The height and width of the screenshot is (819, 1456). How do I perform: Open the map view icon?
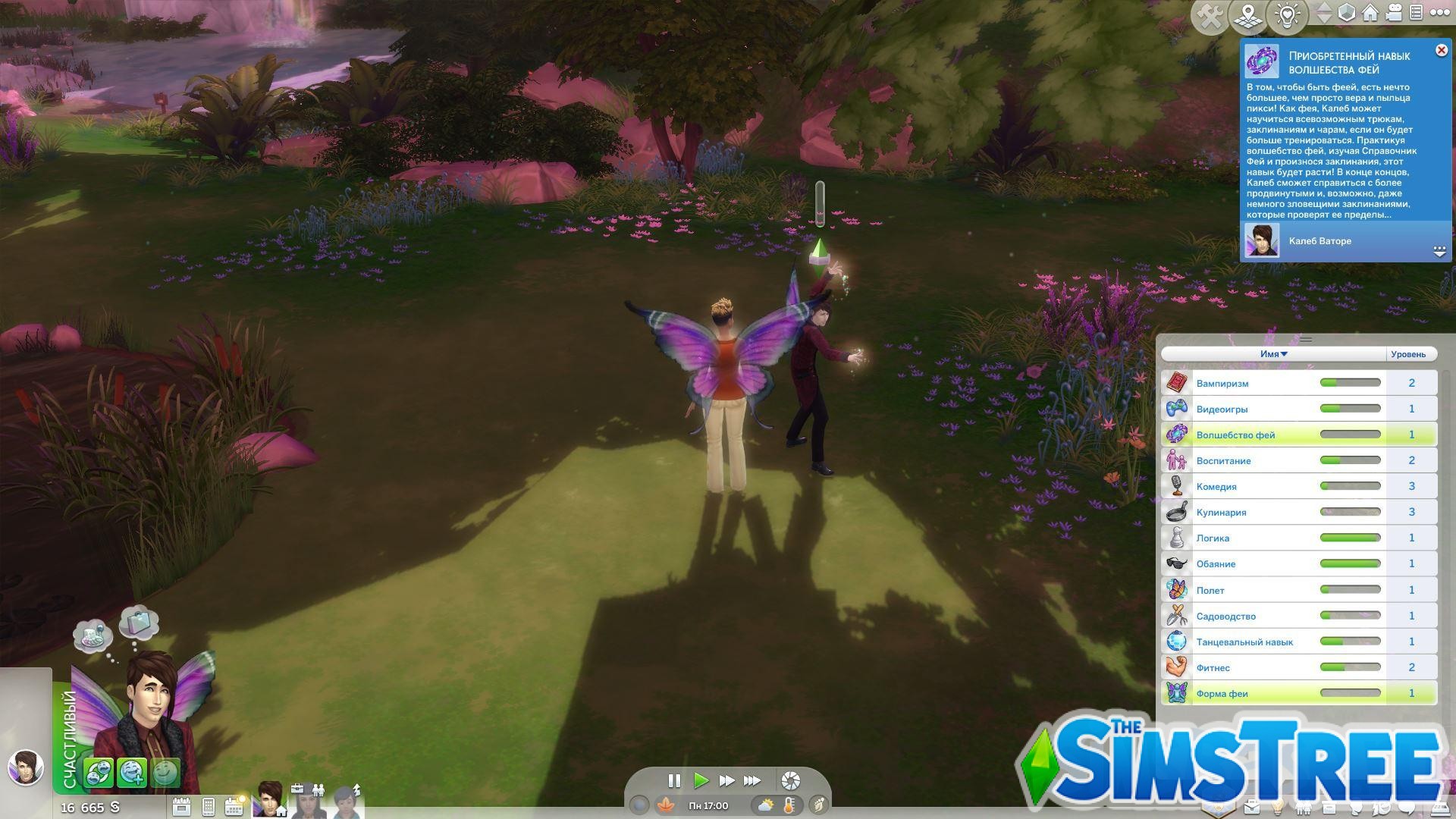pos(1247,13)
